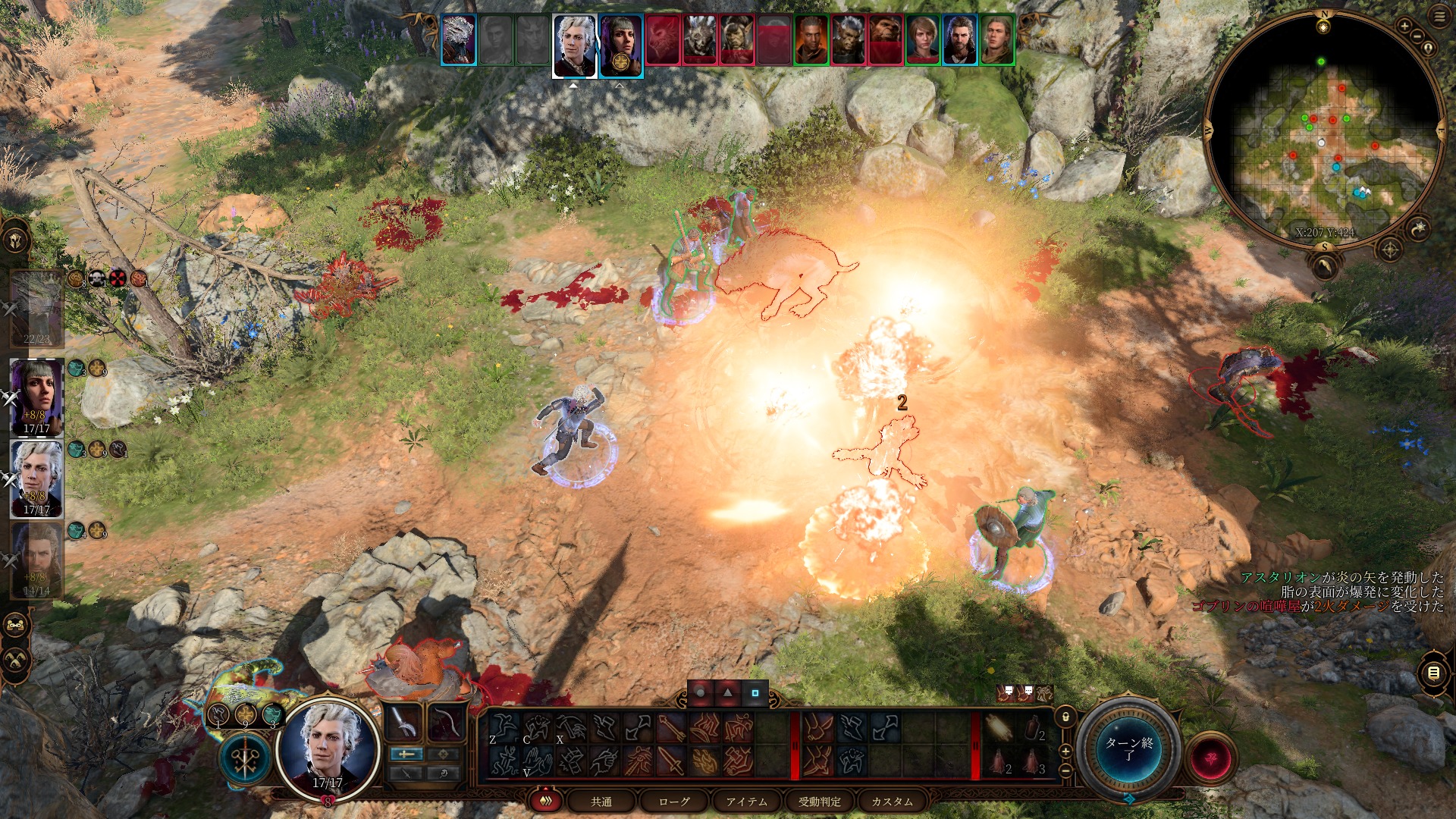
Task: Show the 受動判定 hotbar tab
Action: click(820, 802)
